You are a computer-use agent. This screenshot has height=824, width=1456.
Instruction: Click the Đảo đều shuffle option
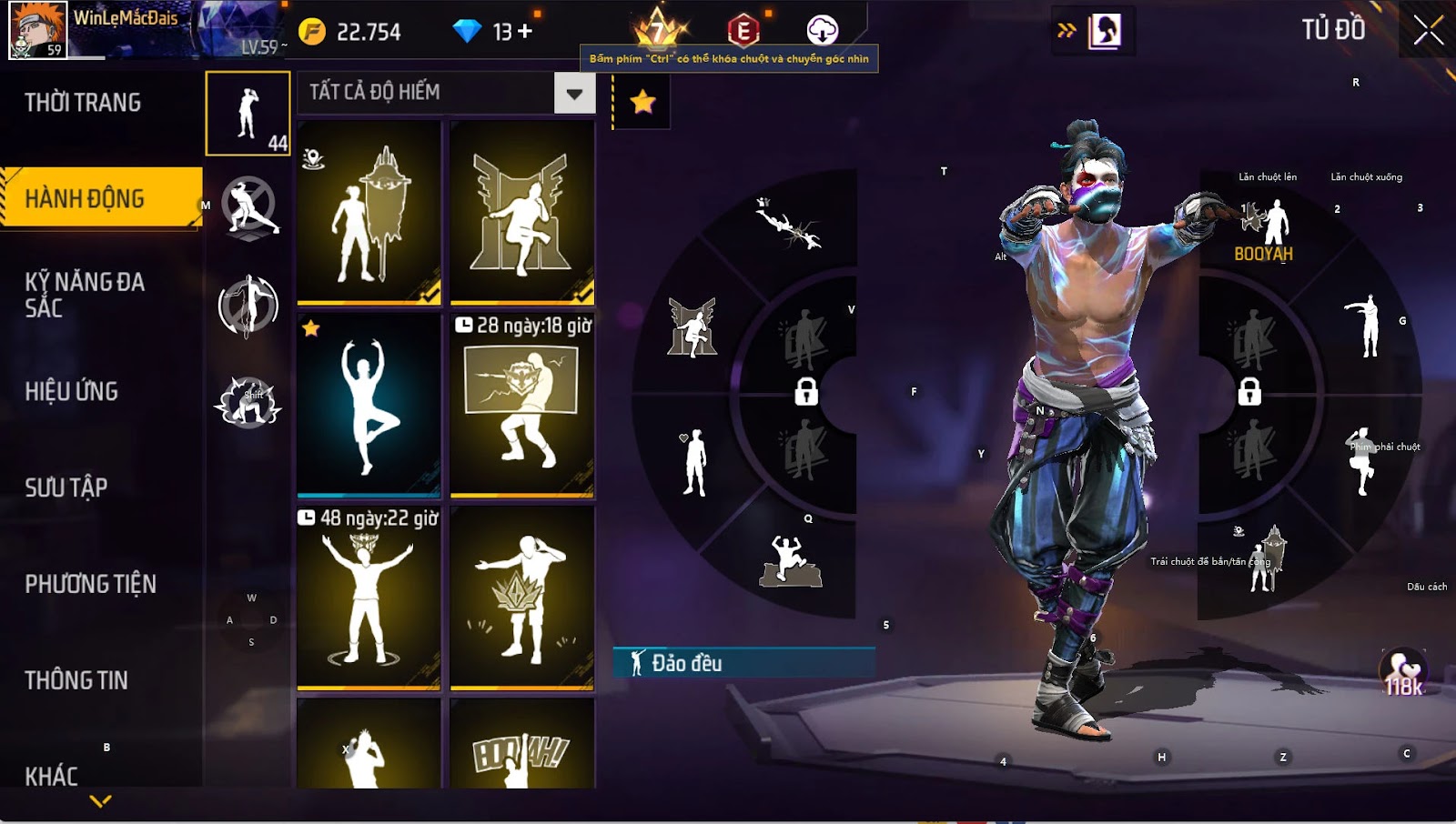743,663
